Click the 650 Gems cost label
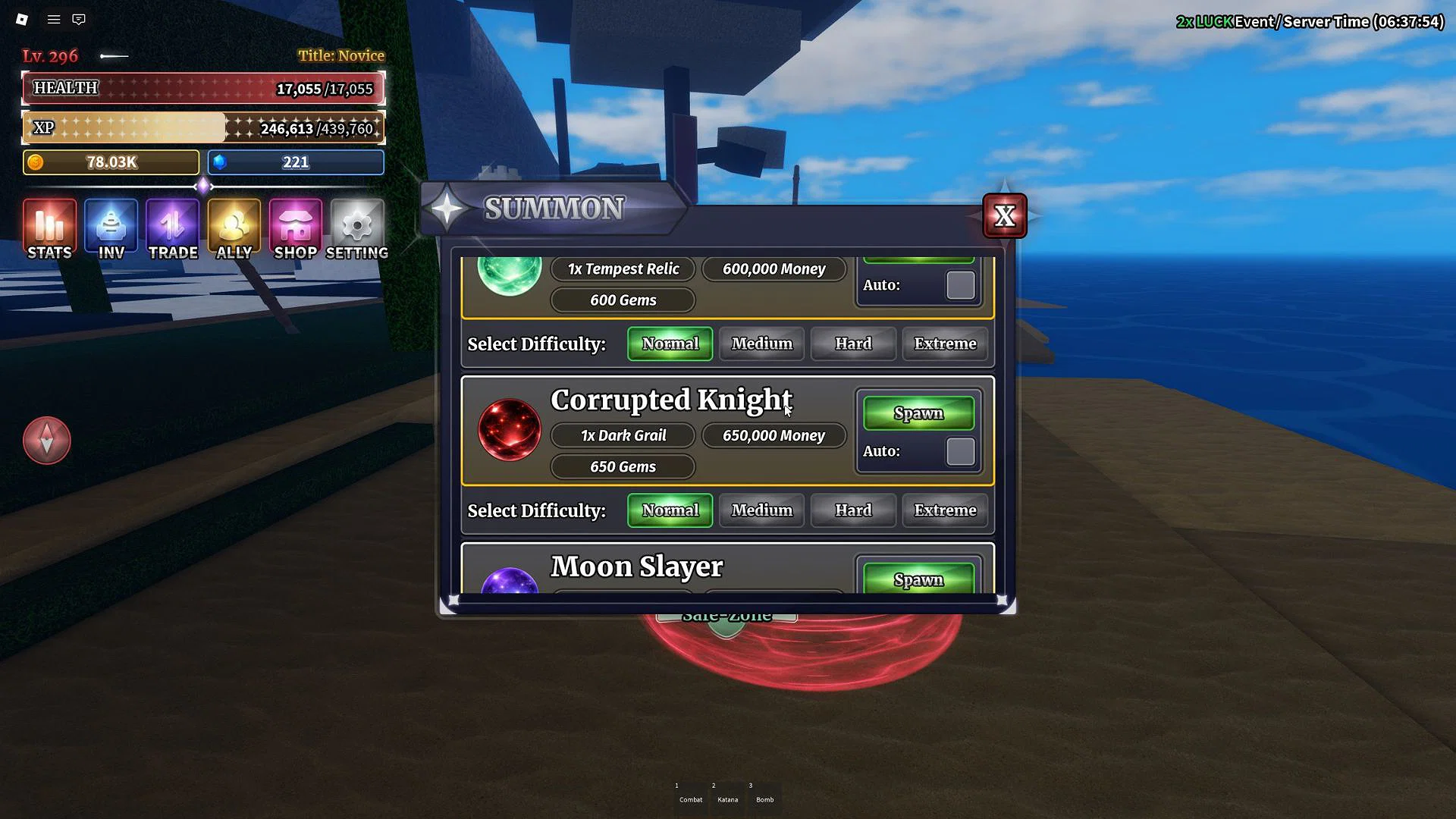The image size is (1456, 819). [622, 466]
